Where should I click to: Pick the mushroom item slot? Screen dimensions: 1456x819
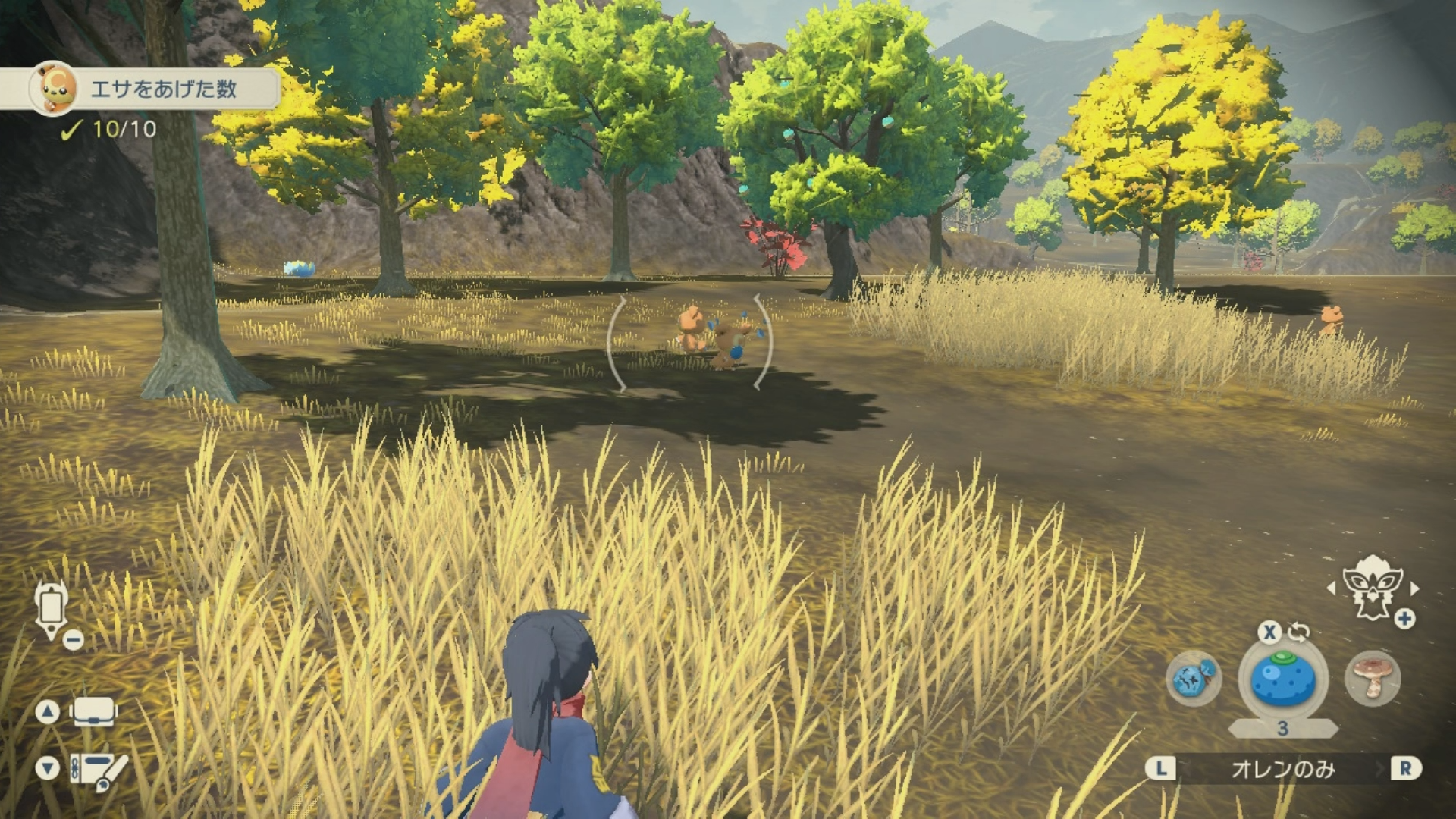(1373, 678)
